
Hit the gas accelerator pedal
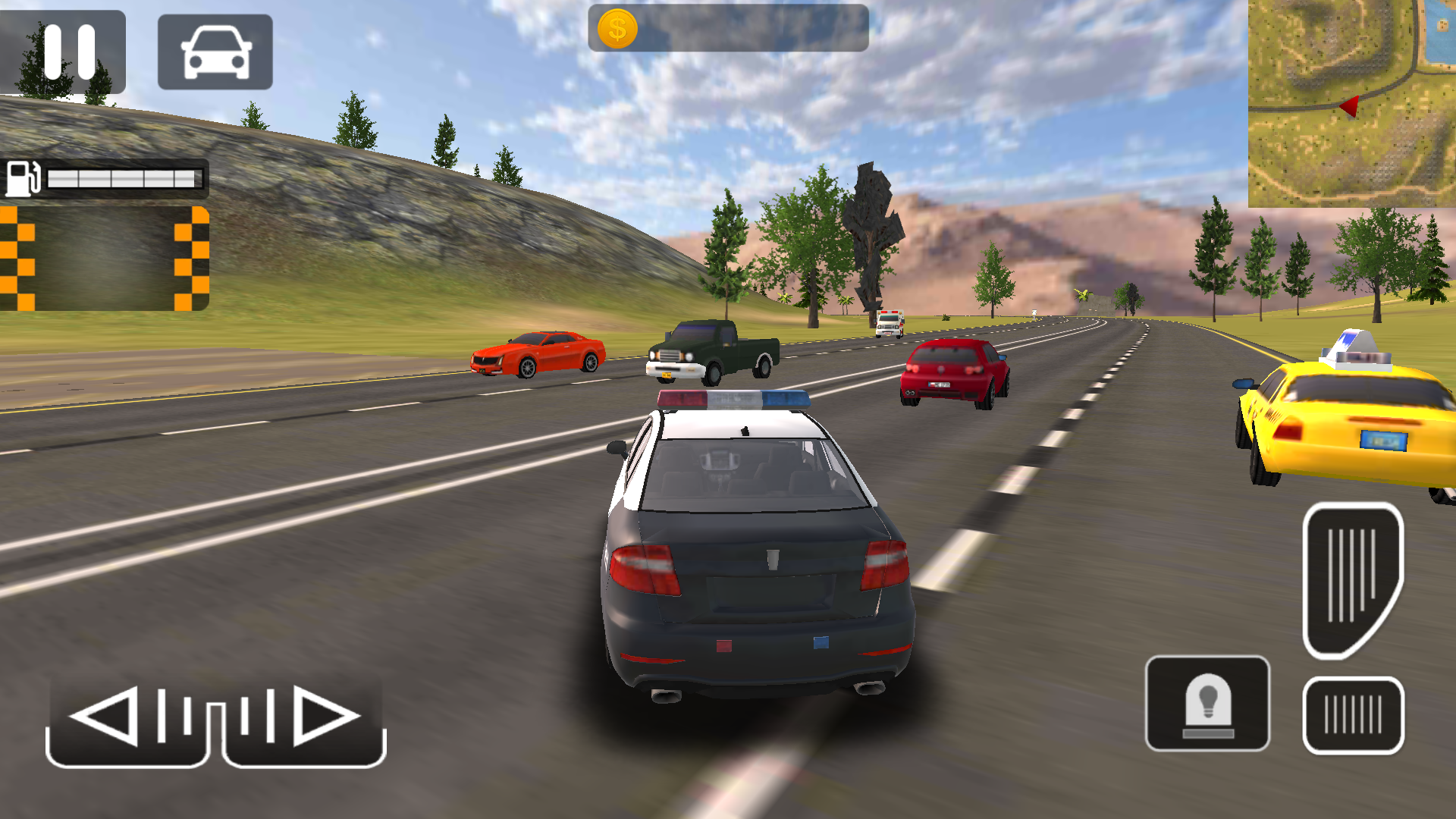1352,580
